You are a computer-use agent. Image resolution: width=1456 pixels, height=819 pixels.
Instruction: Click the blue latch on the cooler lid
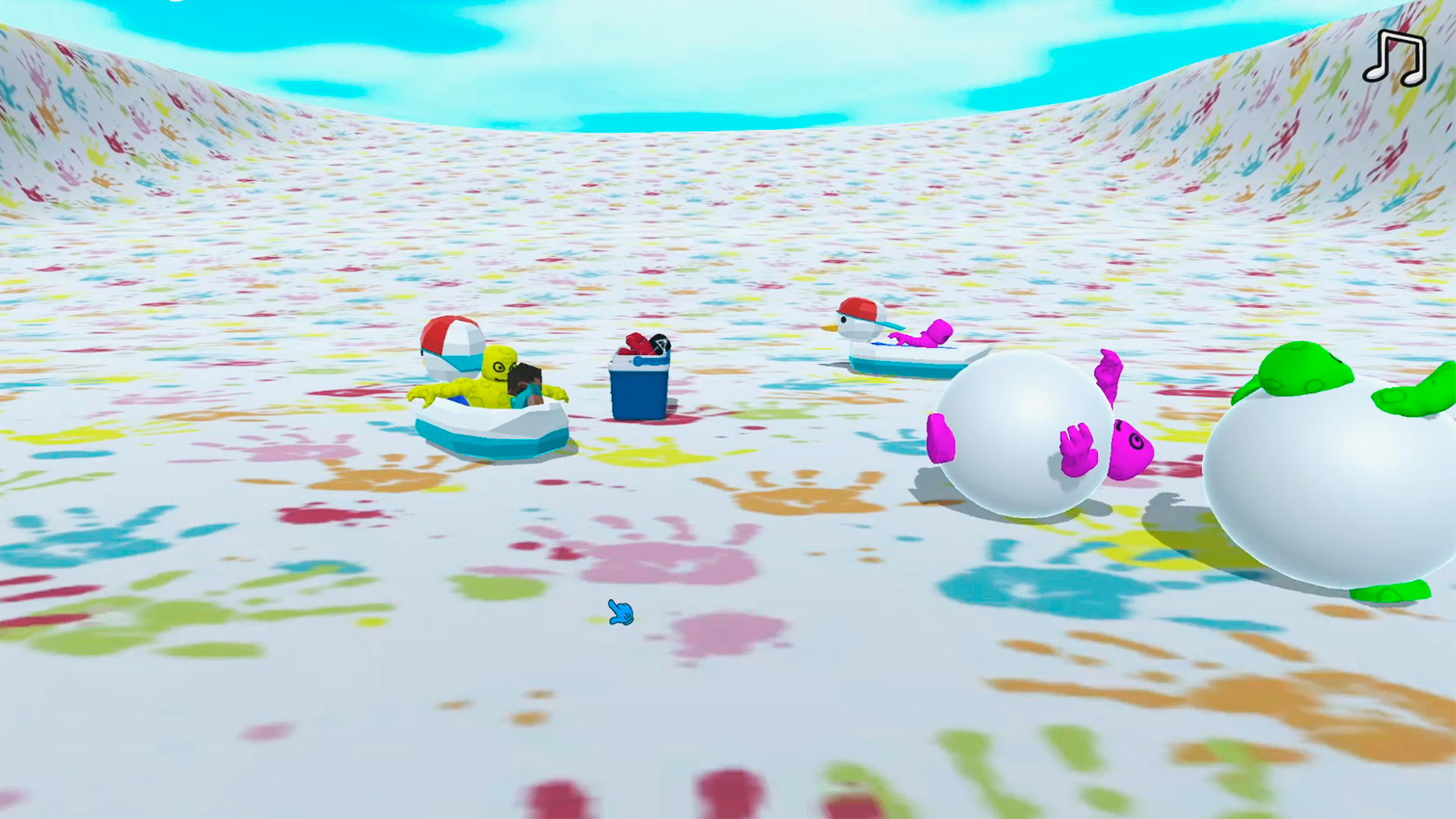[638, 359]
